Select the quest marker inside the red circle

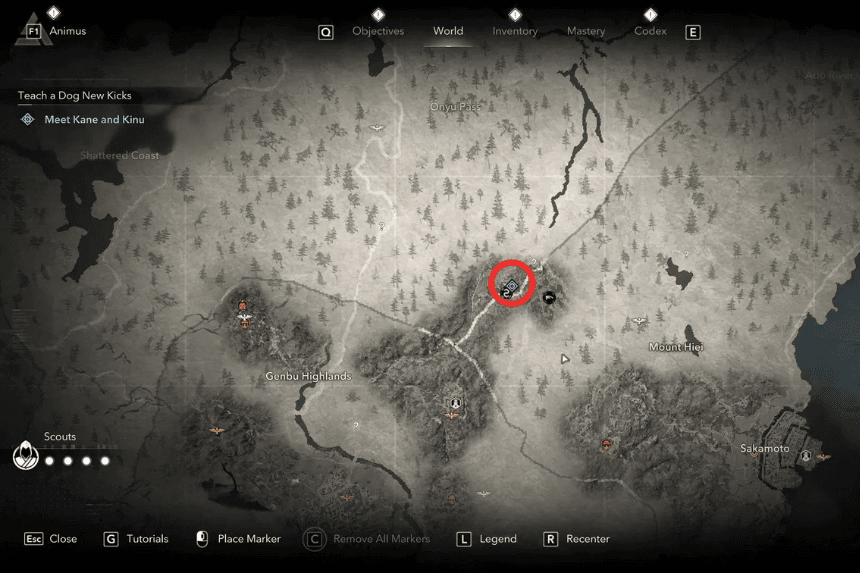[509, 287]
